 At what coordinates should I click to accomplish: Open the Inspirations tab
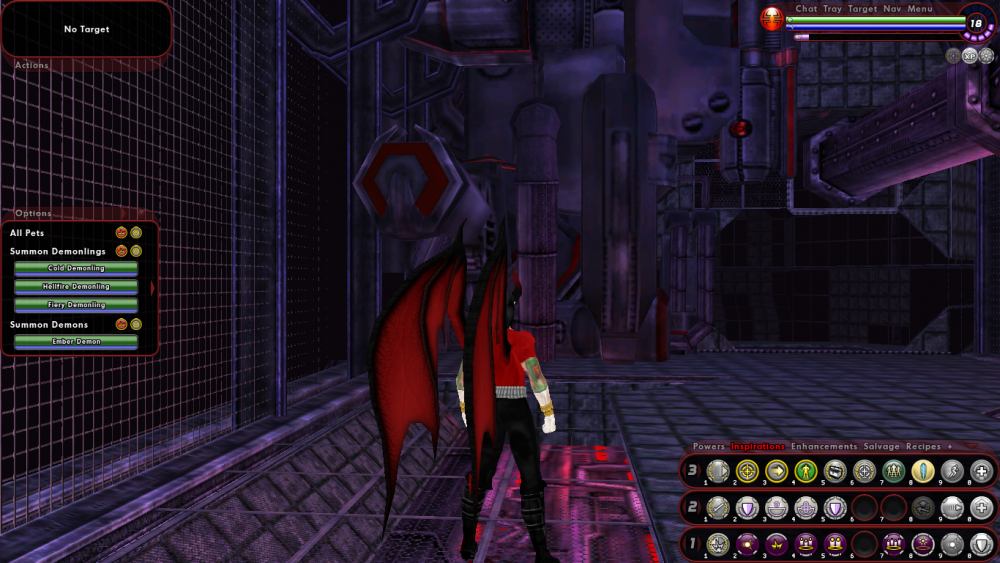[x=757, y=446]
